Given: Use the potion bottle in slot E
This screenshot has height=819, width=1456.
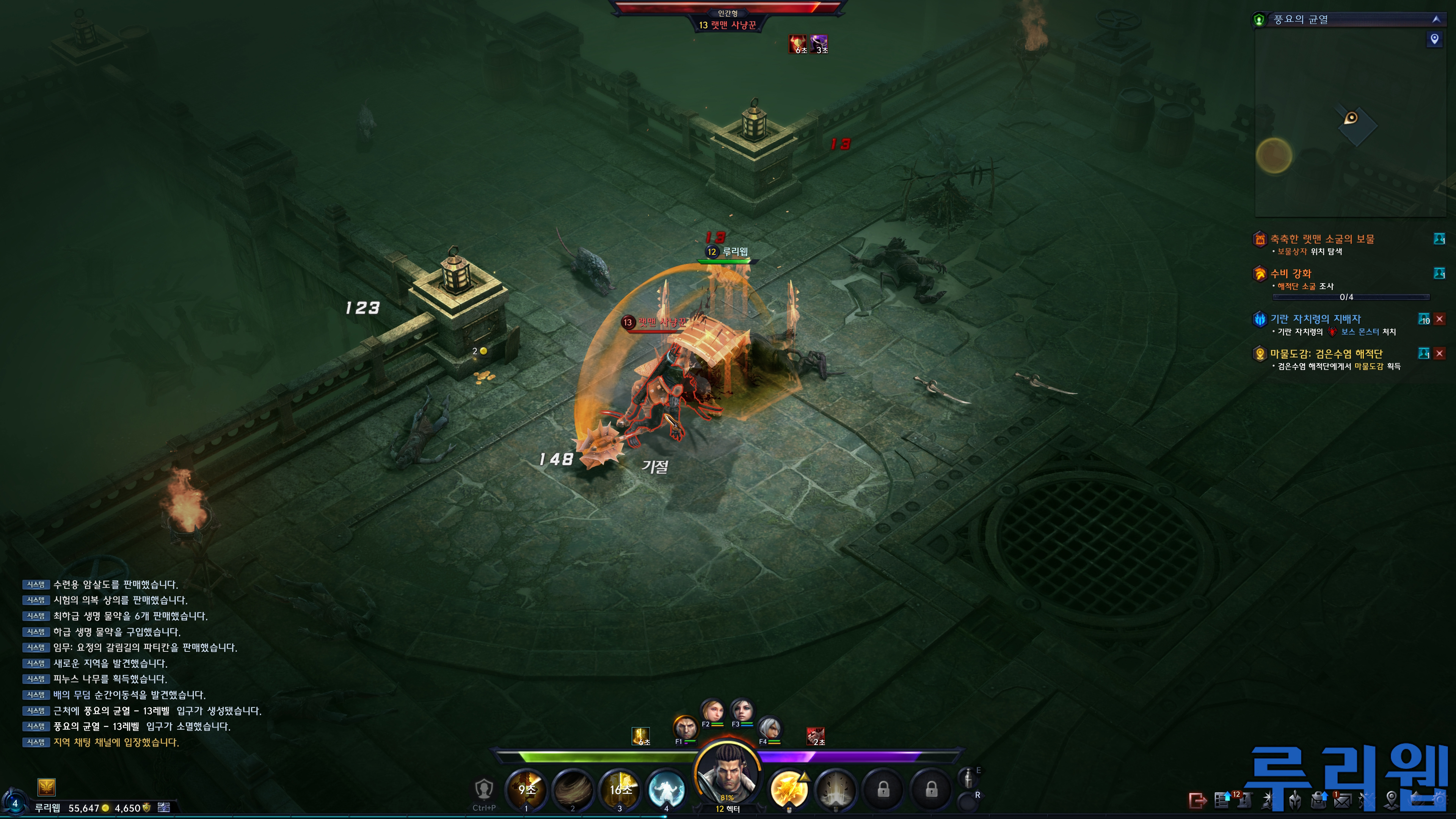Looking at the screenshot, I should (x=968, y=778).
